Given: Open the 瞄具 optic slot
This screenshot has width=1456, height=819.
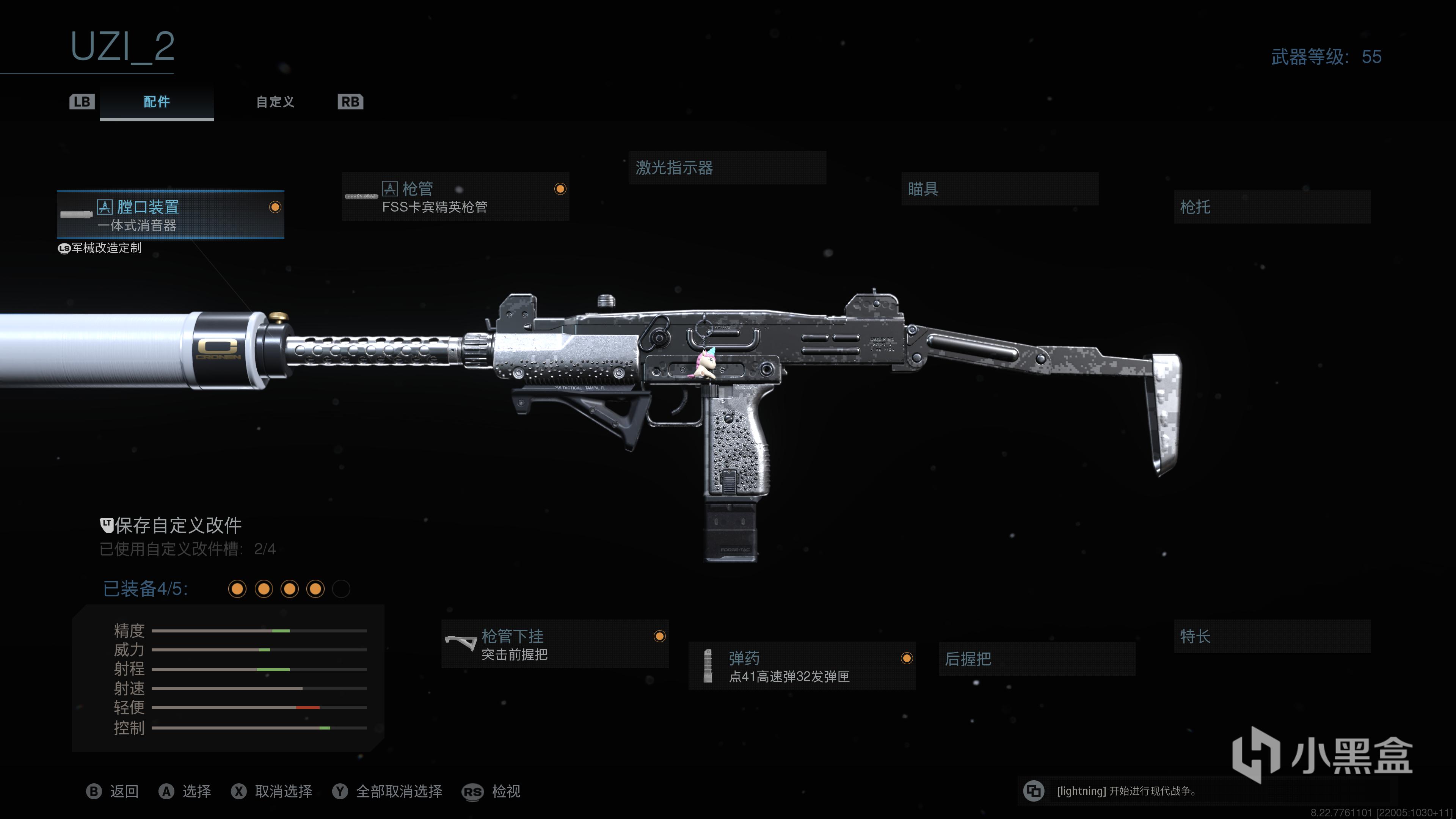Looking at the screenshot, I should tap(999, 189).
